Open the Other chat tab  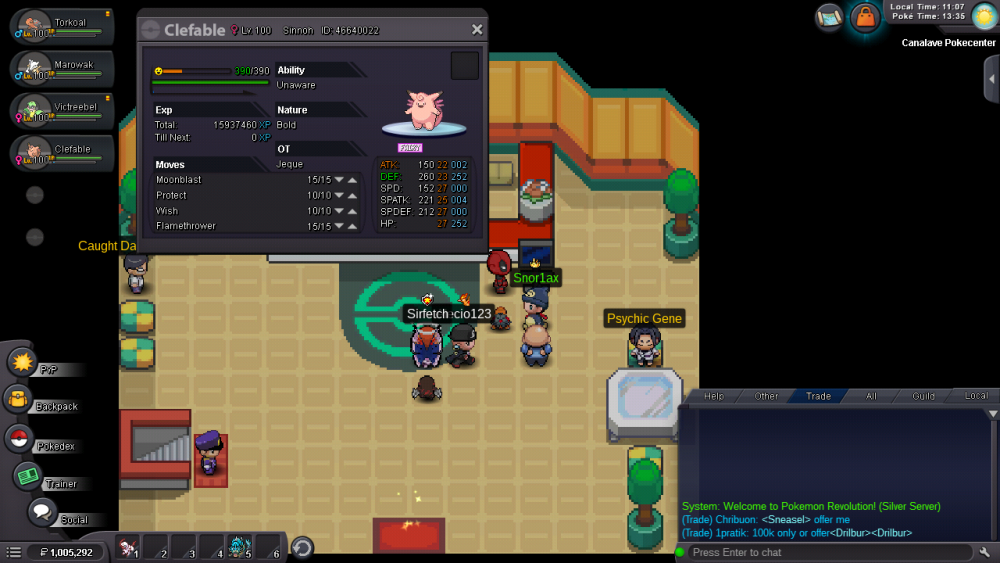pyautogui.click(x=766, y=396)
